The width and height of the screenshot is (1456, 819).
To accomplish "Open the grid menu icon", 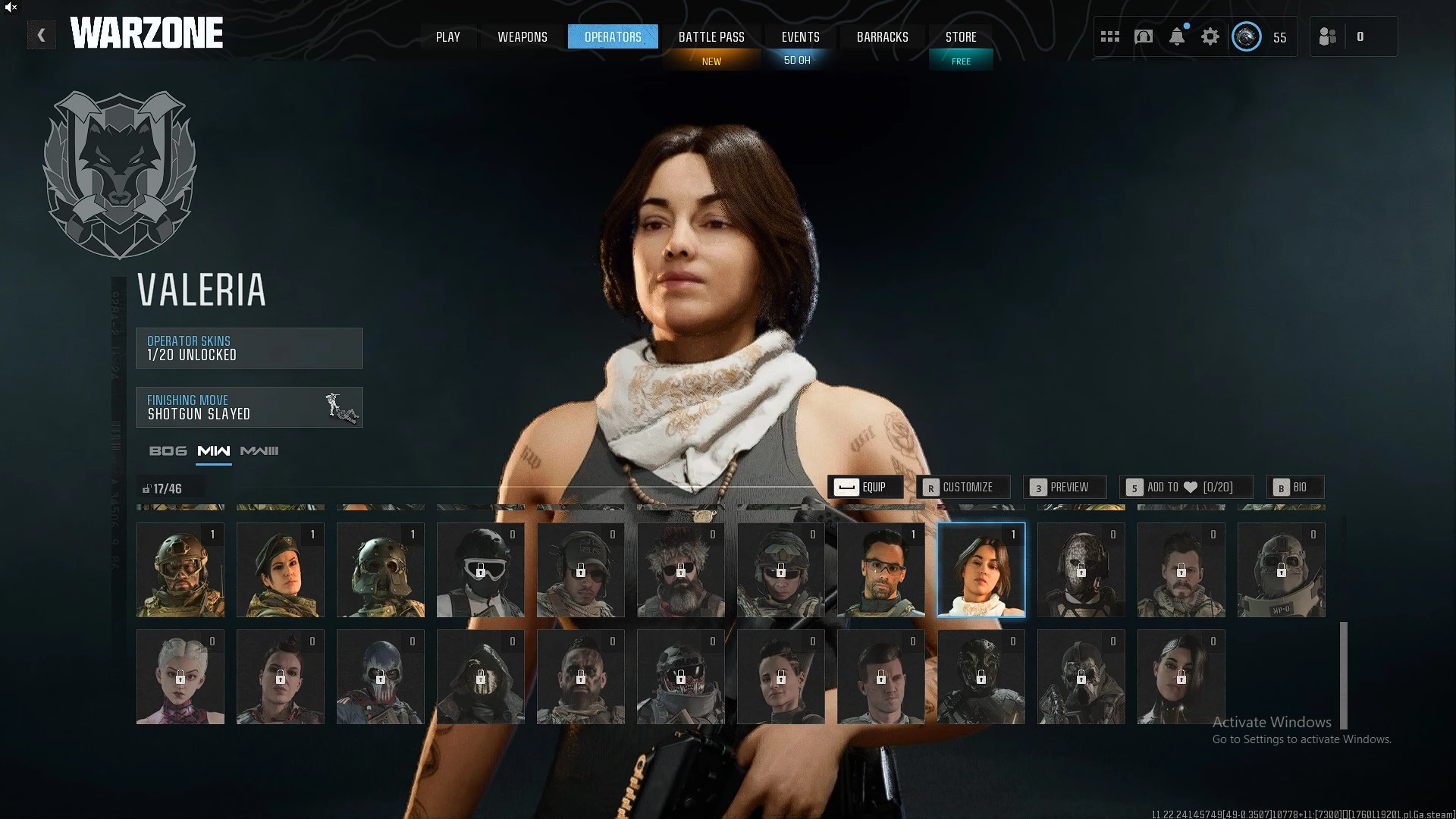I will tap(1110, 36).
